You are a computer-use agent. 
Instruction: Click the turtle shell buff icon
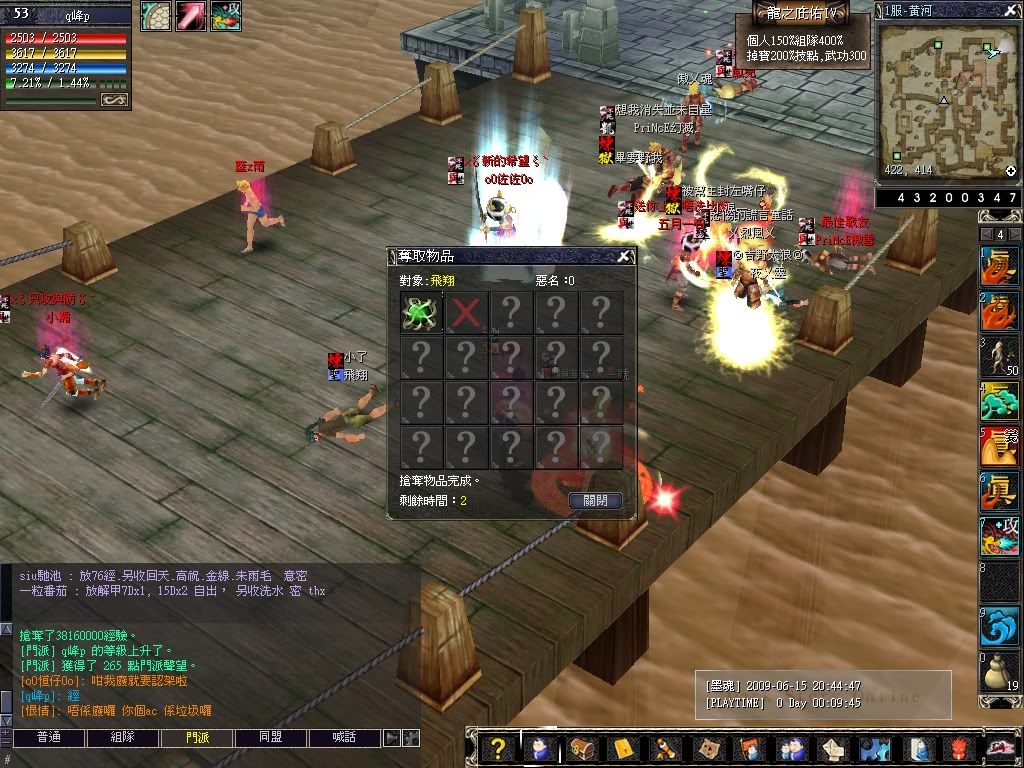click(x=155, y=16)
